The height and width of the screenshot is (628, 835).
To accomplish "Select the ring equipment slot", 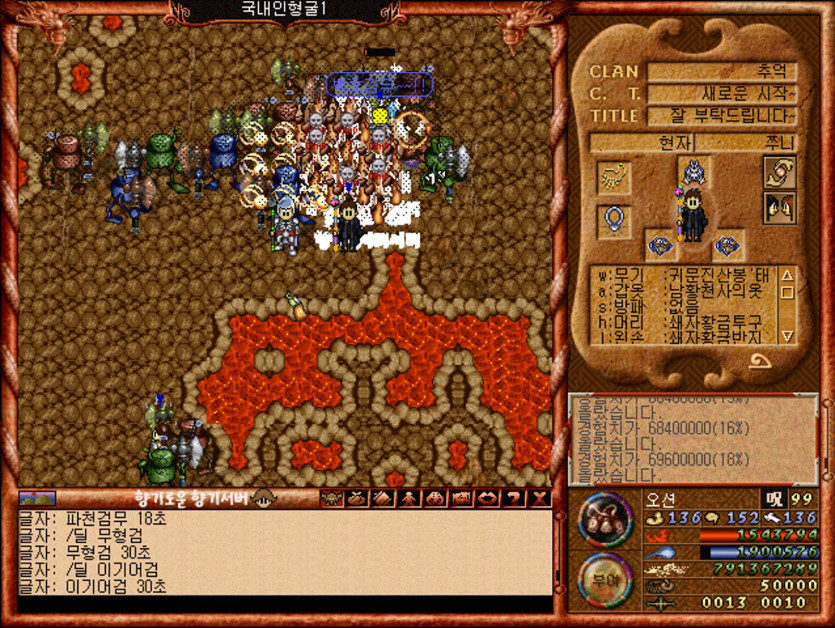I will click(613, 219).
